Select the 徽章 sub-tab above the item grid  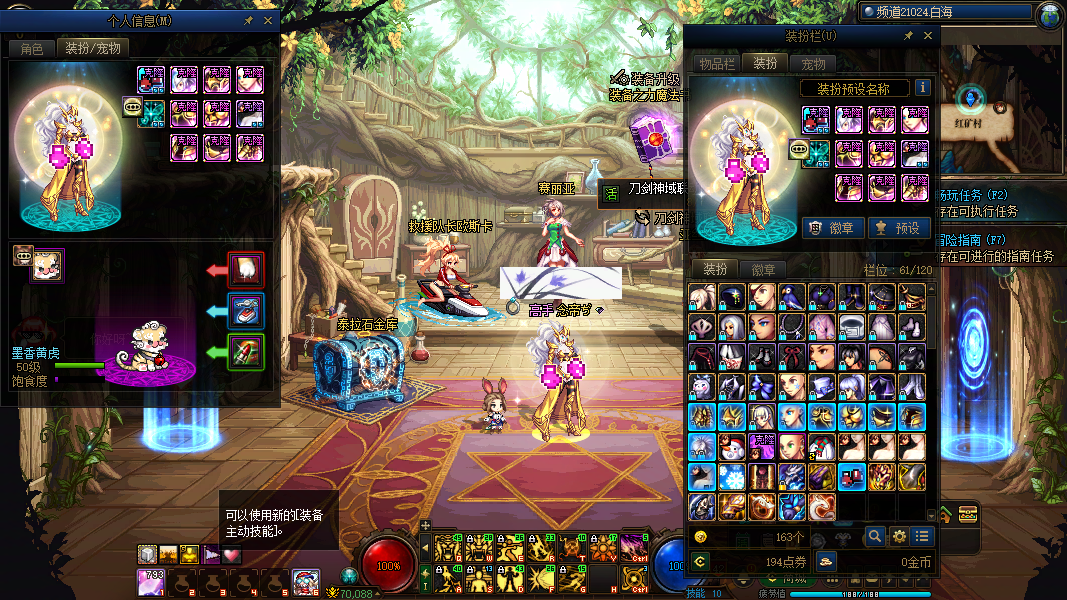tap(765, 269)
